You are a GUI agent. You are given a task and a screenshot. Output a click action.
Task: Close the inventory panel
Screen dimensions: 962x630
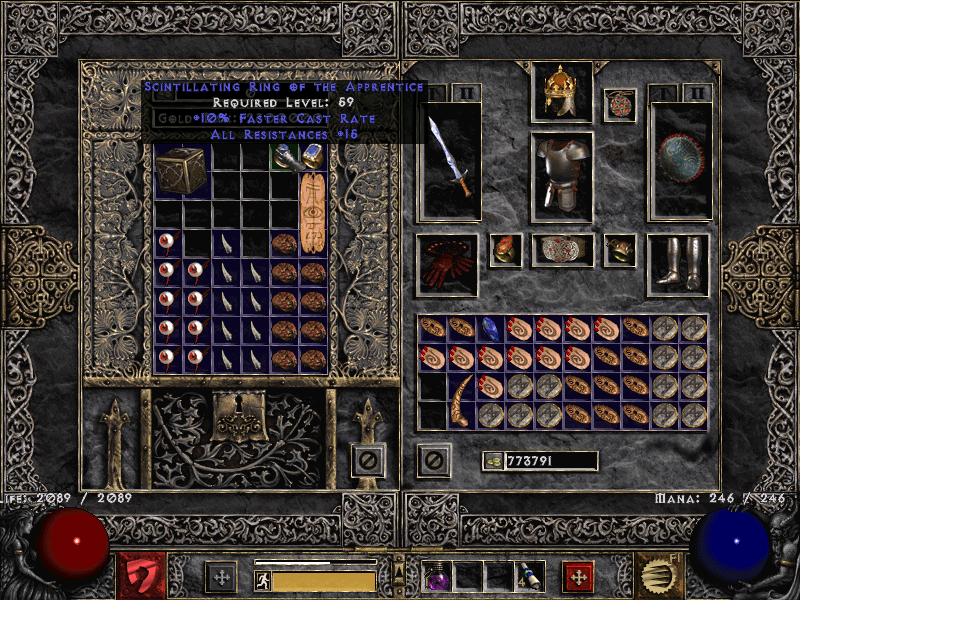point(433,460)
